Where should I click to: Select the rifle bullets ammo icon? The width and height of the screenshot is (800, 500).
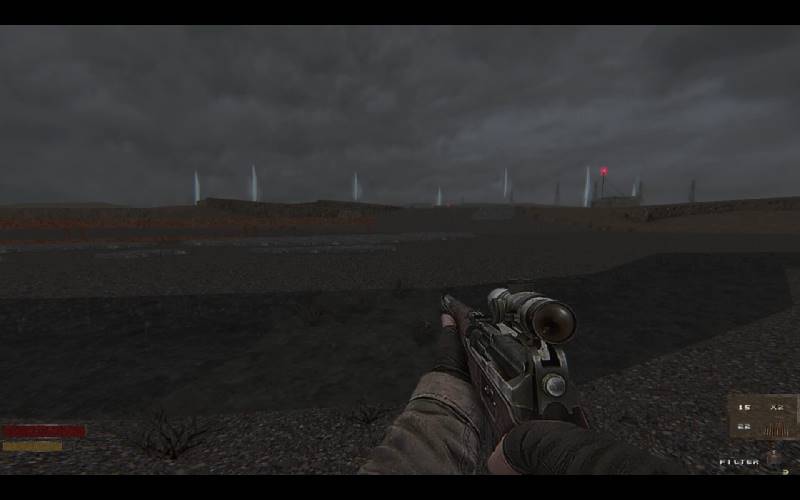coord(775,428)
